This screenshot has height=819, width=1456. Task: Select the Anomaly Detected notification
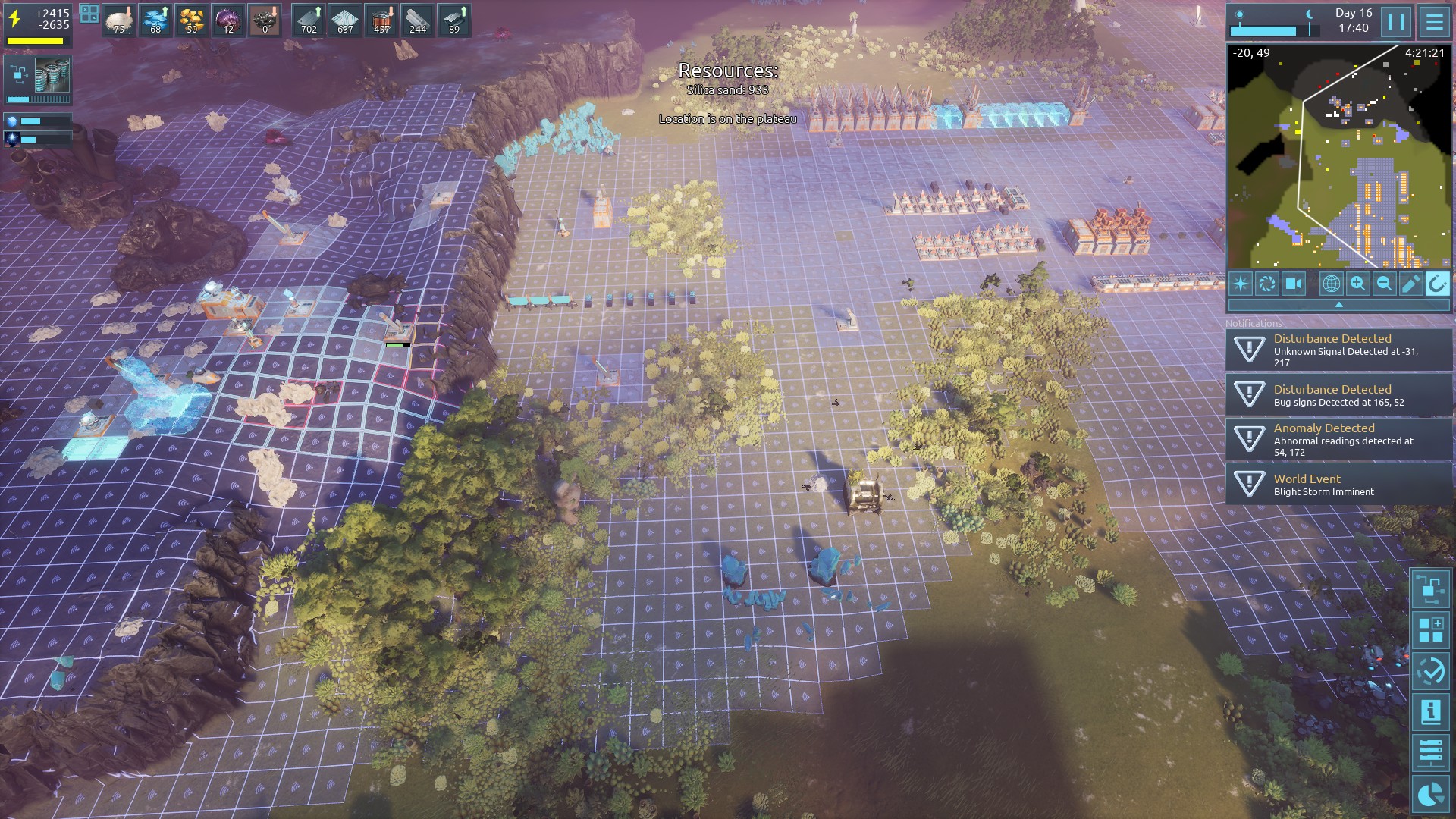(1338, 440)
